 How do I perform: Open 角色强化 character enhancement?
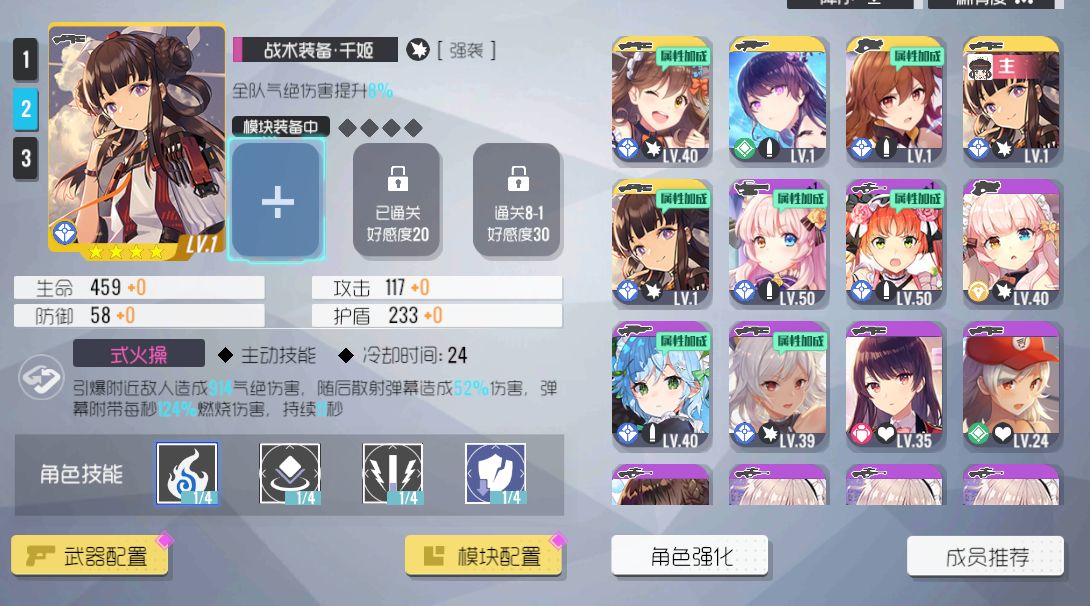pos(690,556)
